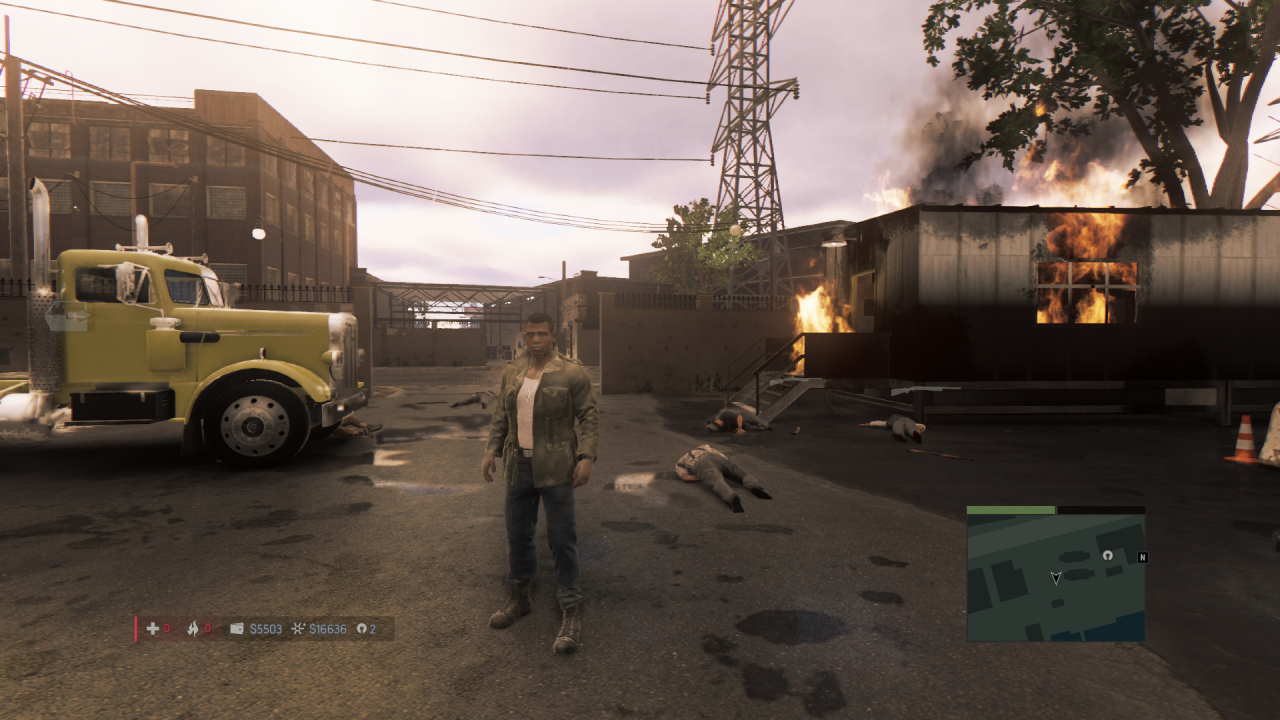This screenshot has width=1280, height=720.
Task: Click the wallet cash icon
Action: click(237, 629)
